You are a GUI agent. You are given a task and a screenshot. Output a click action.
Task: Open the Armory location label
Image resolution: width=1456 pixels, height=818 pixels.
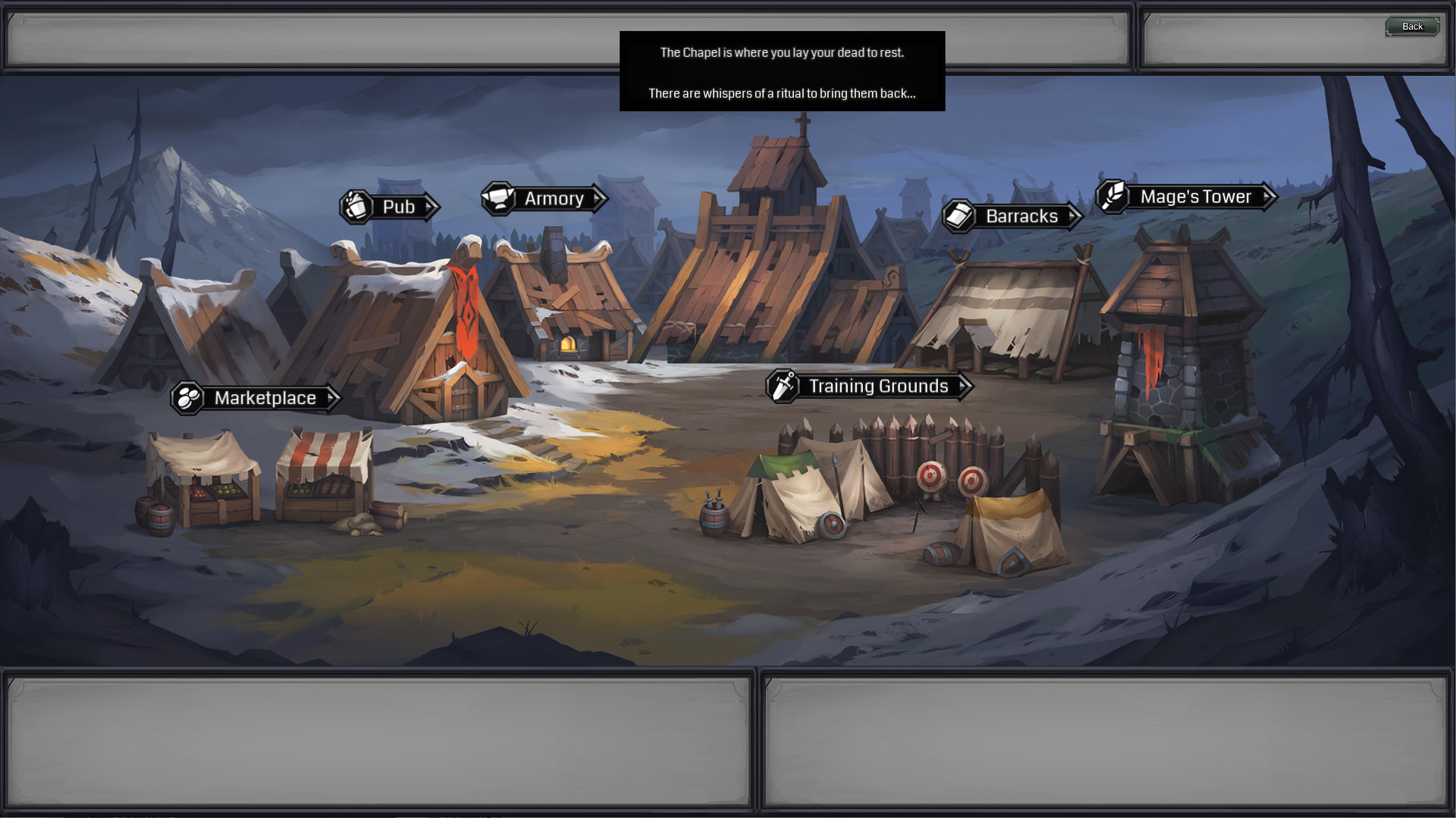[x=554, y=199]
